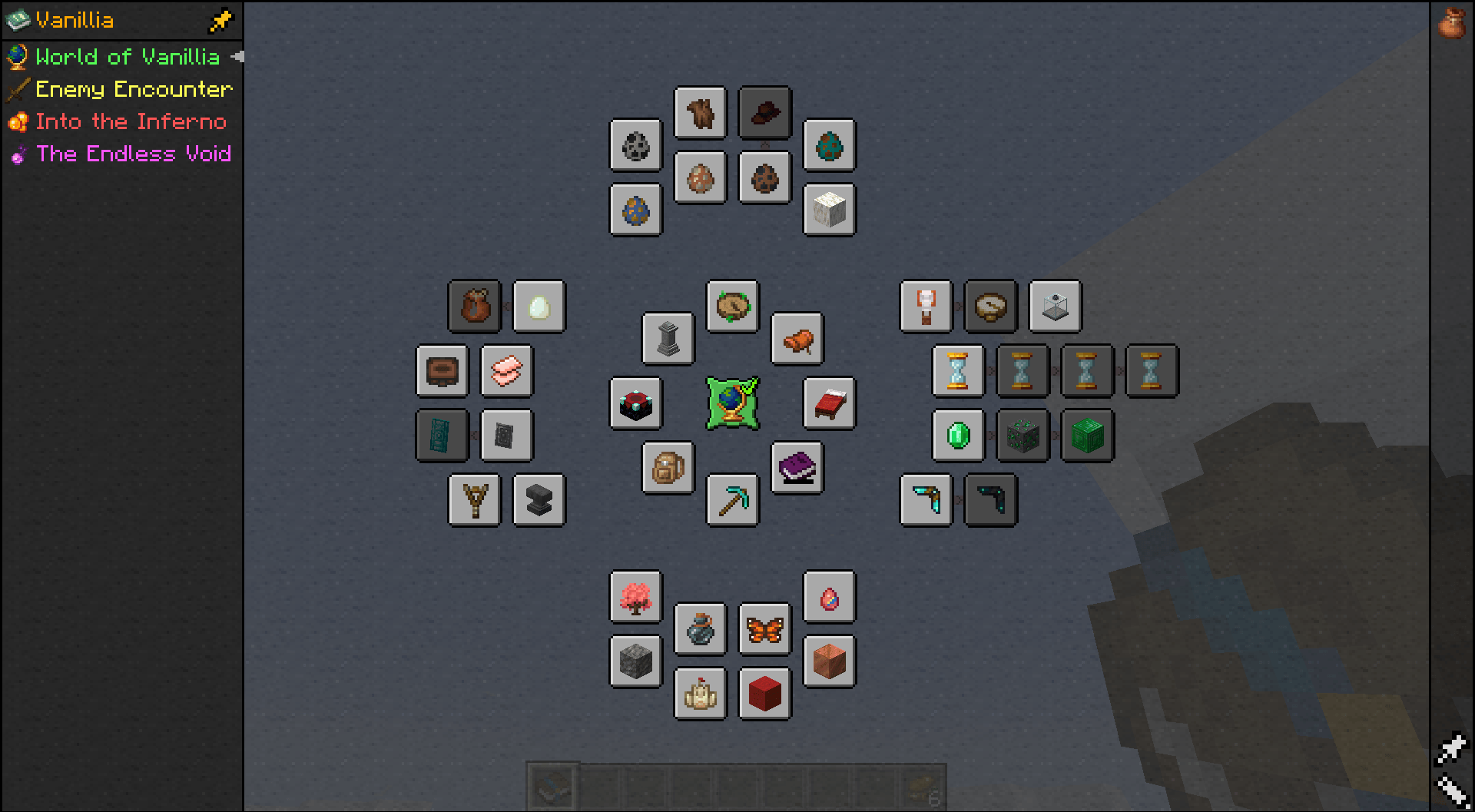The width and height of the screenshot is (1475, 812).
Task: Open the central Vanillia globe quest
Action: coord(732,403)
